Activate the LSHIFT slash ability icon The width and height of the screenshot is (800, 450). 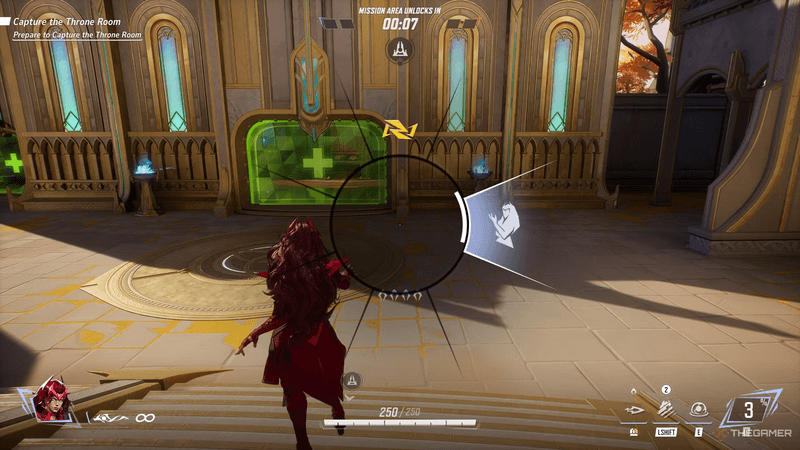[x=666, y=410]
